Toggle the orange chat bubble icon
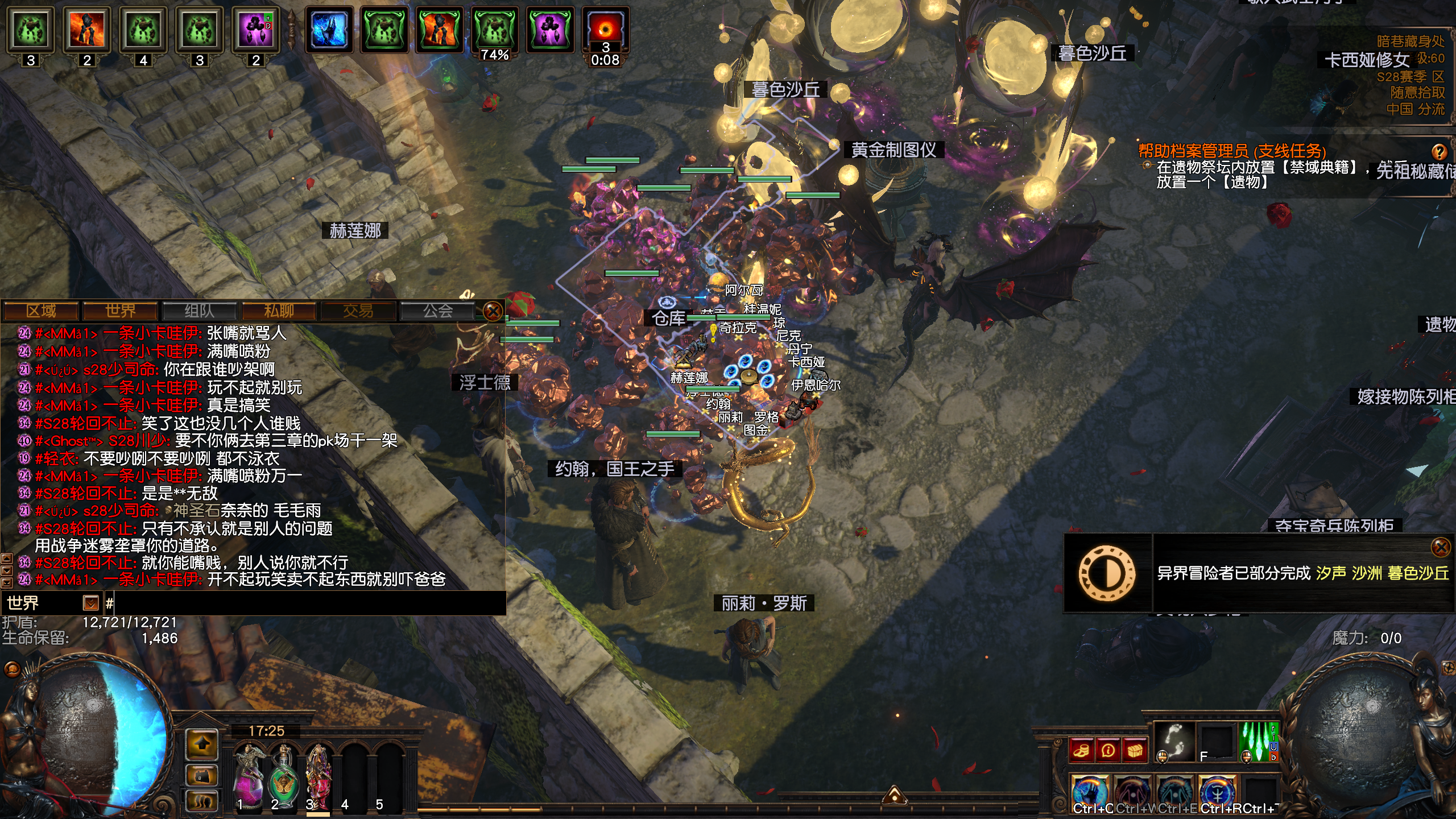Viewport: 1456px width, 819px height. pos(13,669)
